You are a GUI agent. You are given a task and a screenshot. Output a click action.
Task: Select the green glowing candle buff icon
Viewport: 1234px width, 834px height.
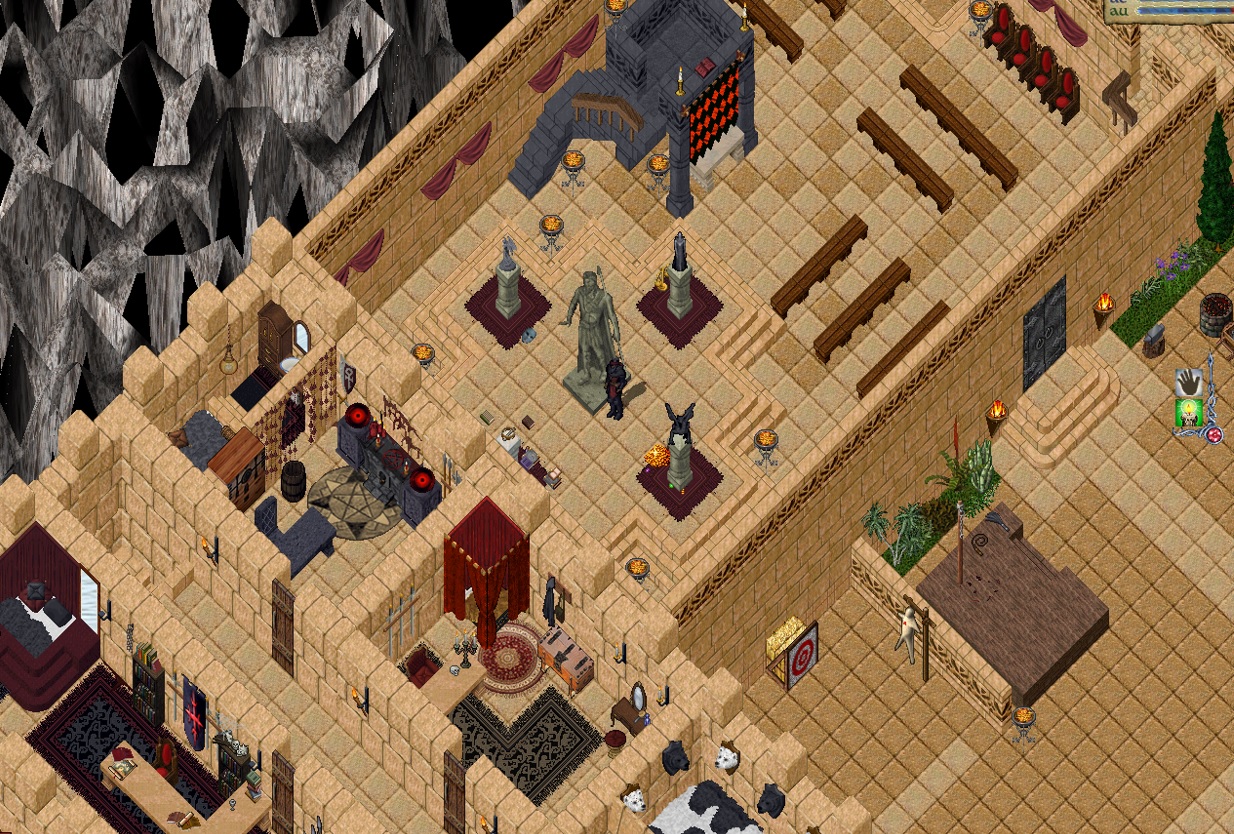[1188, 412]
